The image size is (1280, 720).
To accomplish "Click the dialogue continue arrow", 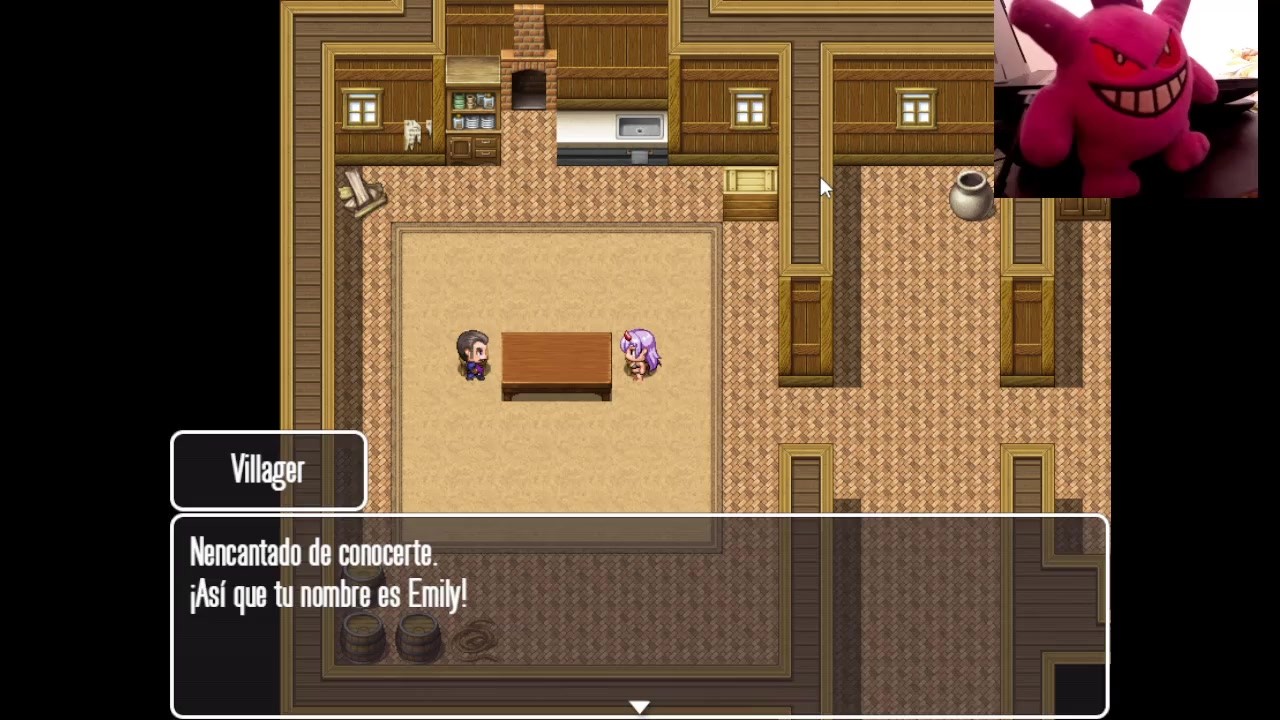I will tap(640, 707).
